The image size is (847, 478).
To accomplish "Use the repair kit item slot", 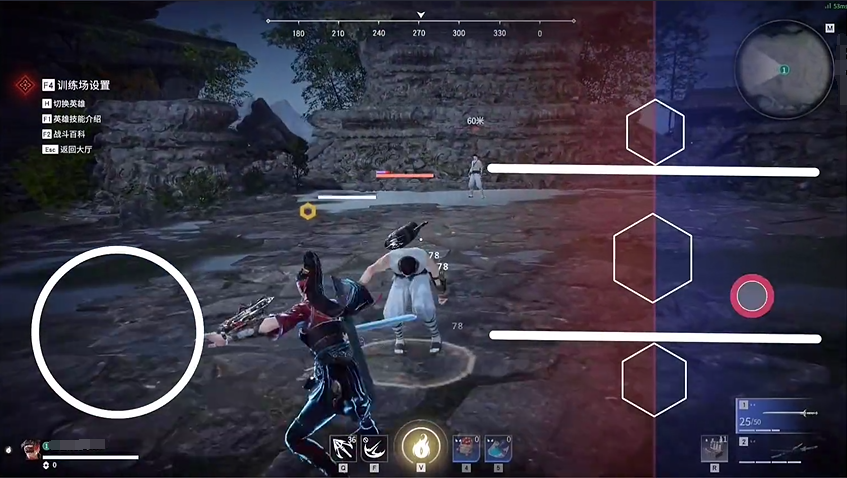I will click(x=715, y=448).
